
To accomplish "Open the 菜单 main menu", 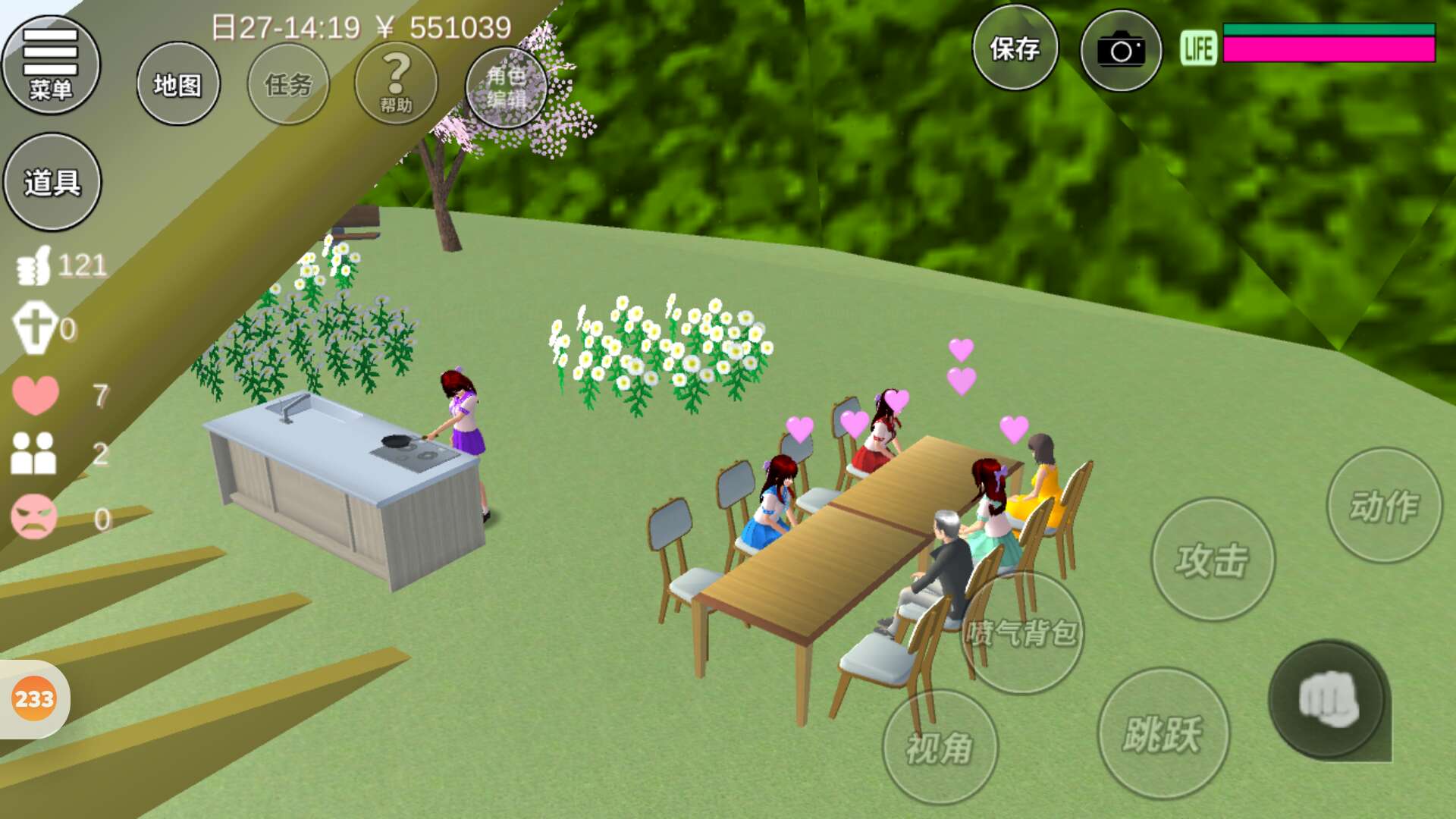I will [51, 65].
